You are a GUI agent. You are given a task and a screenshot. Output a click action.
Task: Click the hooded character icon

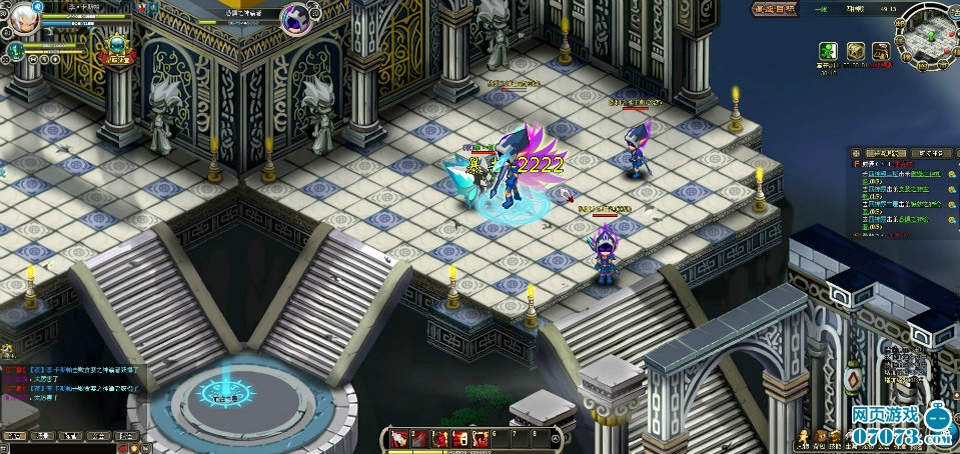point(881,51)
